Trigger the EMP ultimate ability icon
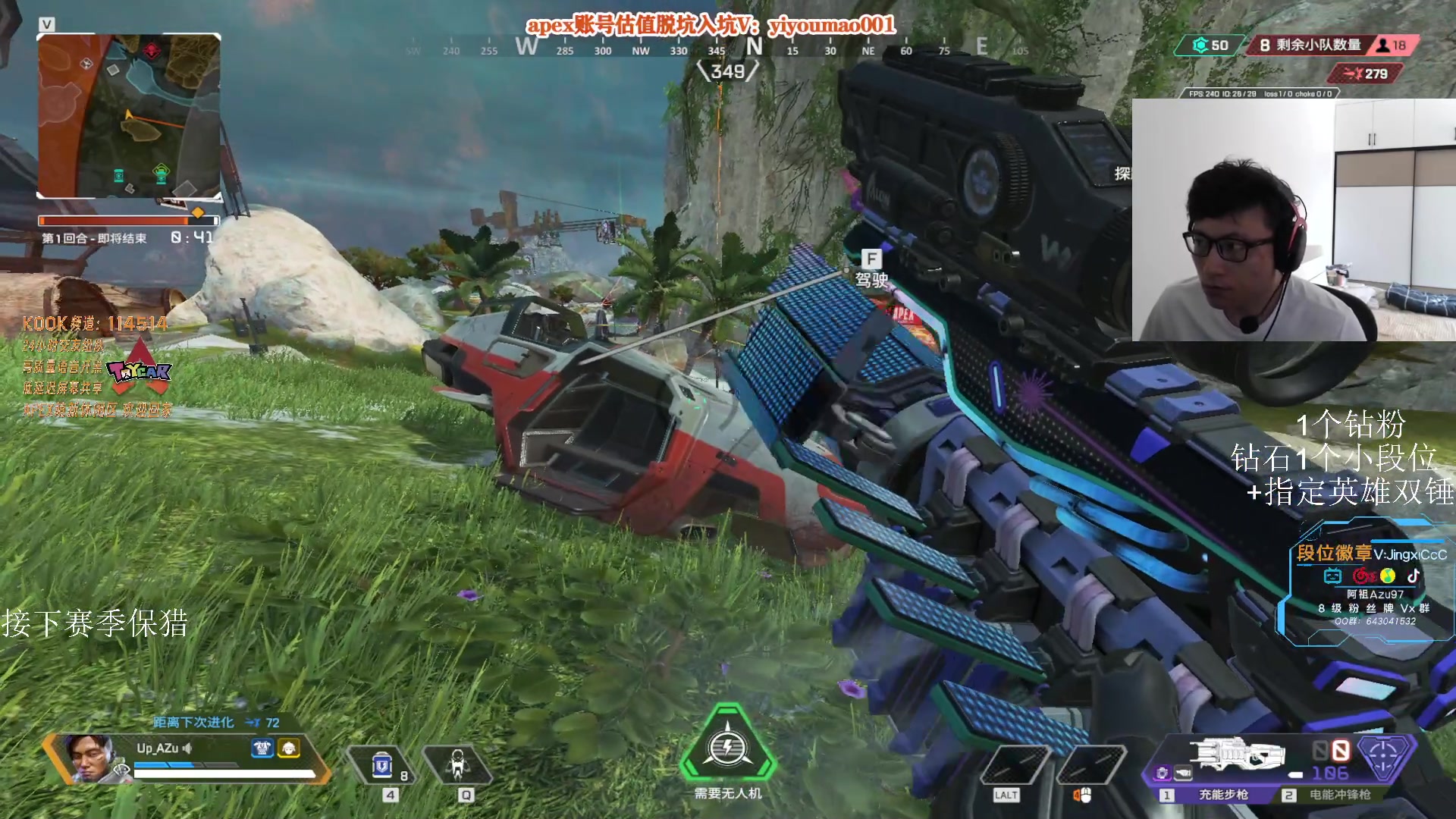Image resolution: width=1456 pixels, height=819 pixels. tap(727, 748)
